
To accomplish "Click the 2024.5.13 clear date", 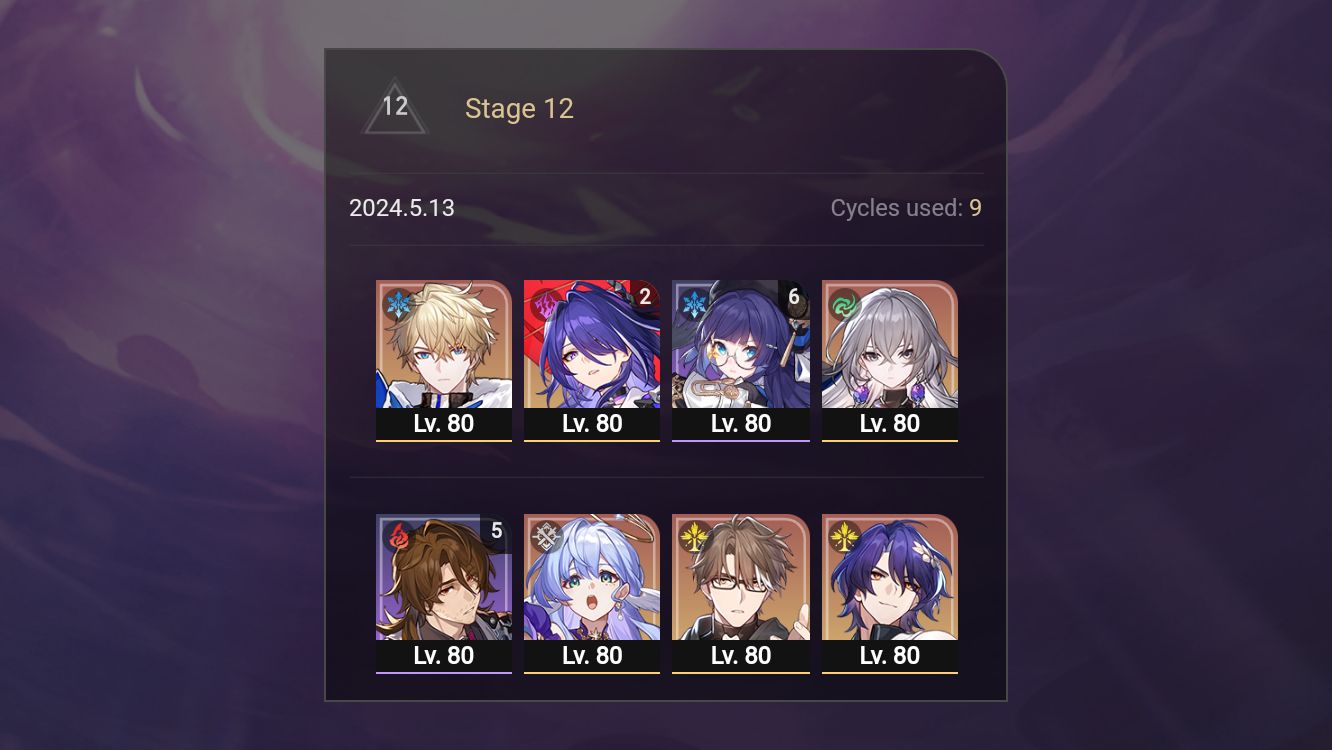I will [402, 208].
